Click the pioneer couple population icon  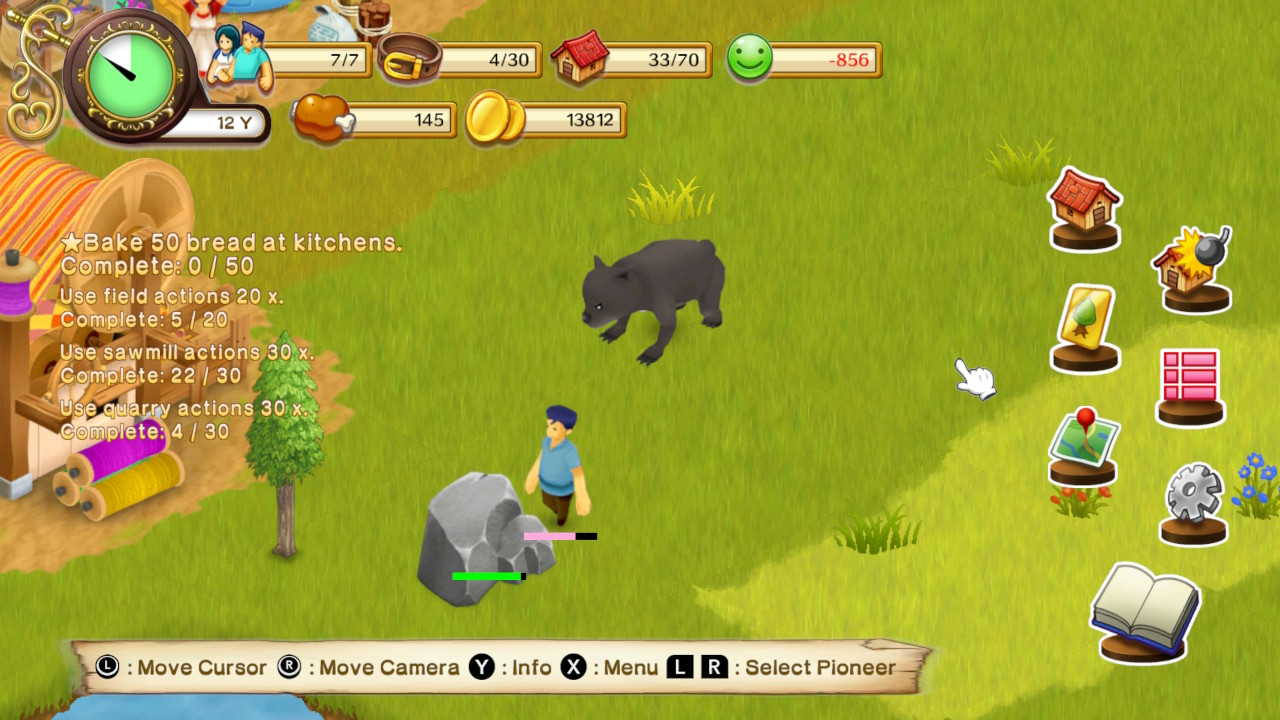[240, 58]
